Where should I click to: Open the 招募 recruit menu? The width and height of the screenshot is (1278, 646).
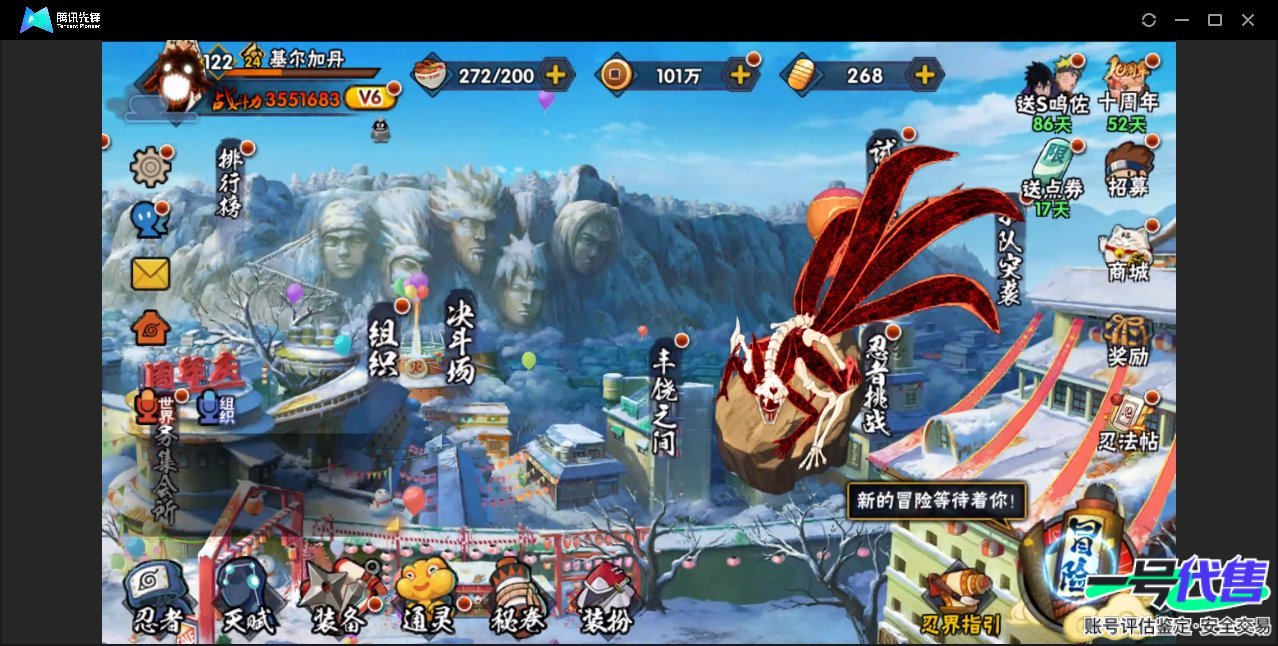pos(1129,172)
